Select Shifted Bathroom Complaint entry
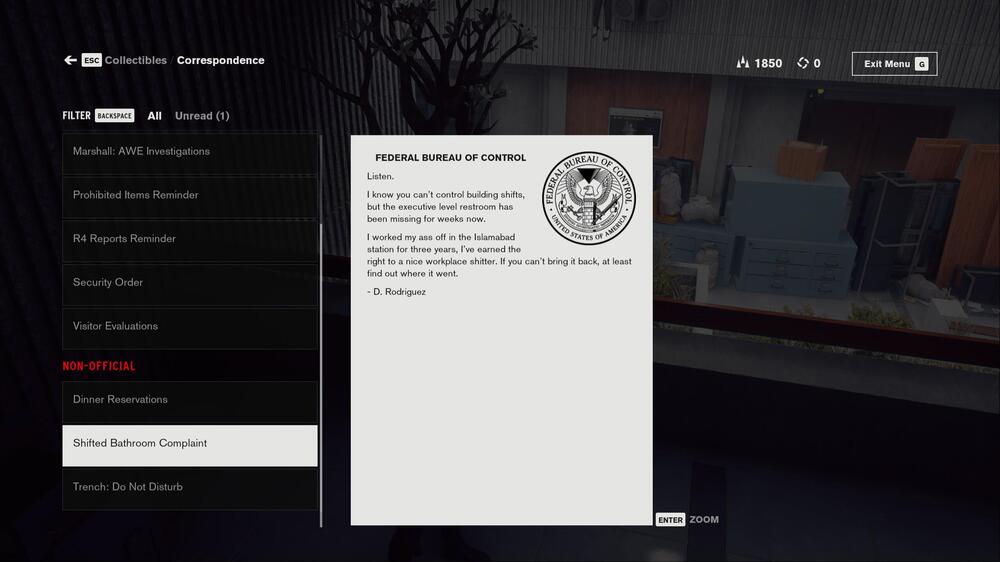This screenshot has height=562, width=1000. 190,444
